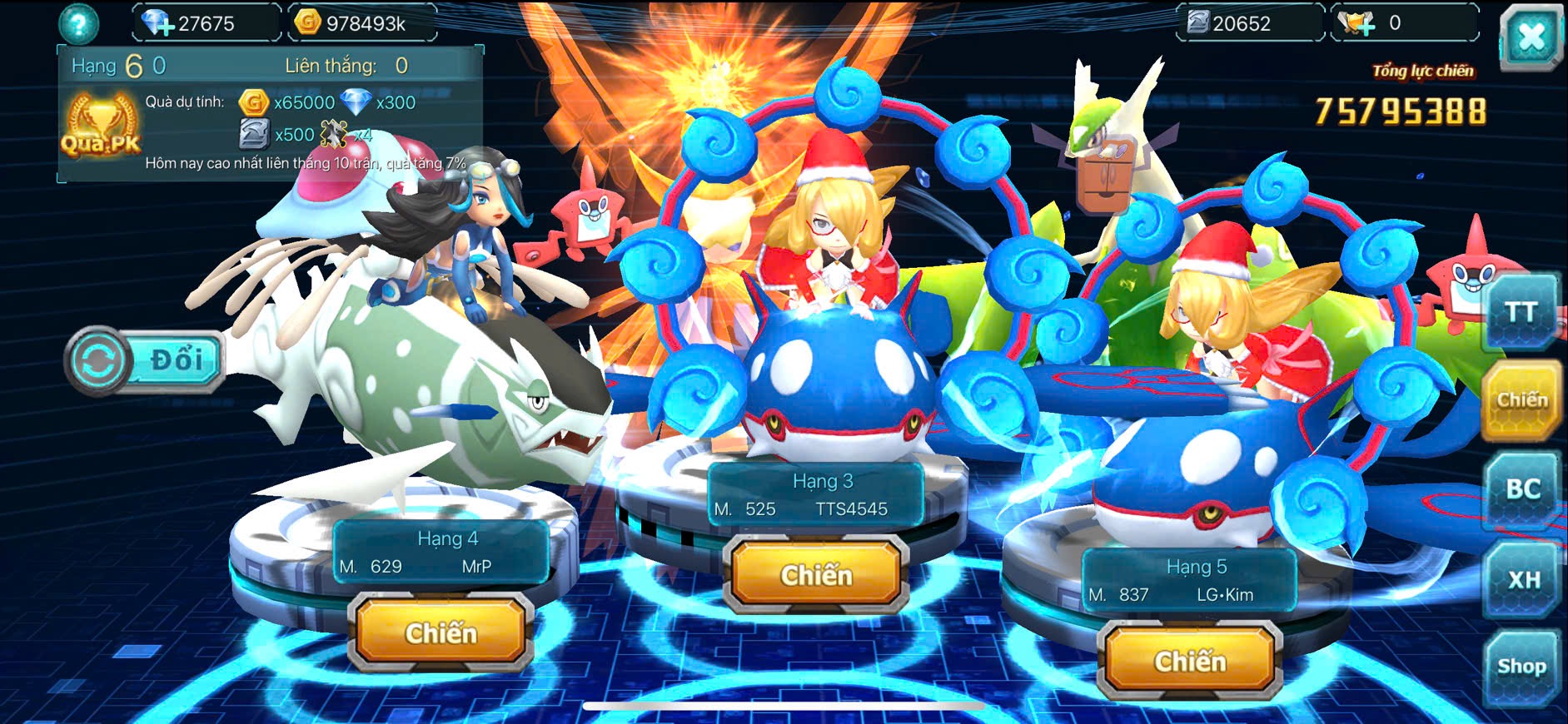Battle LG·Kim via the Chiến button

click(x=1190, y=662)
